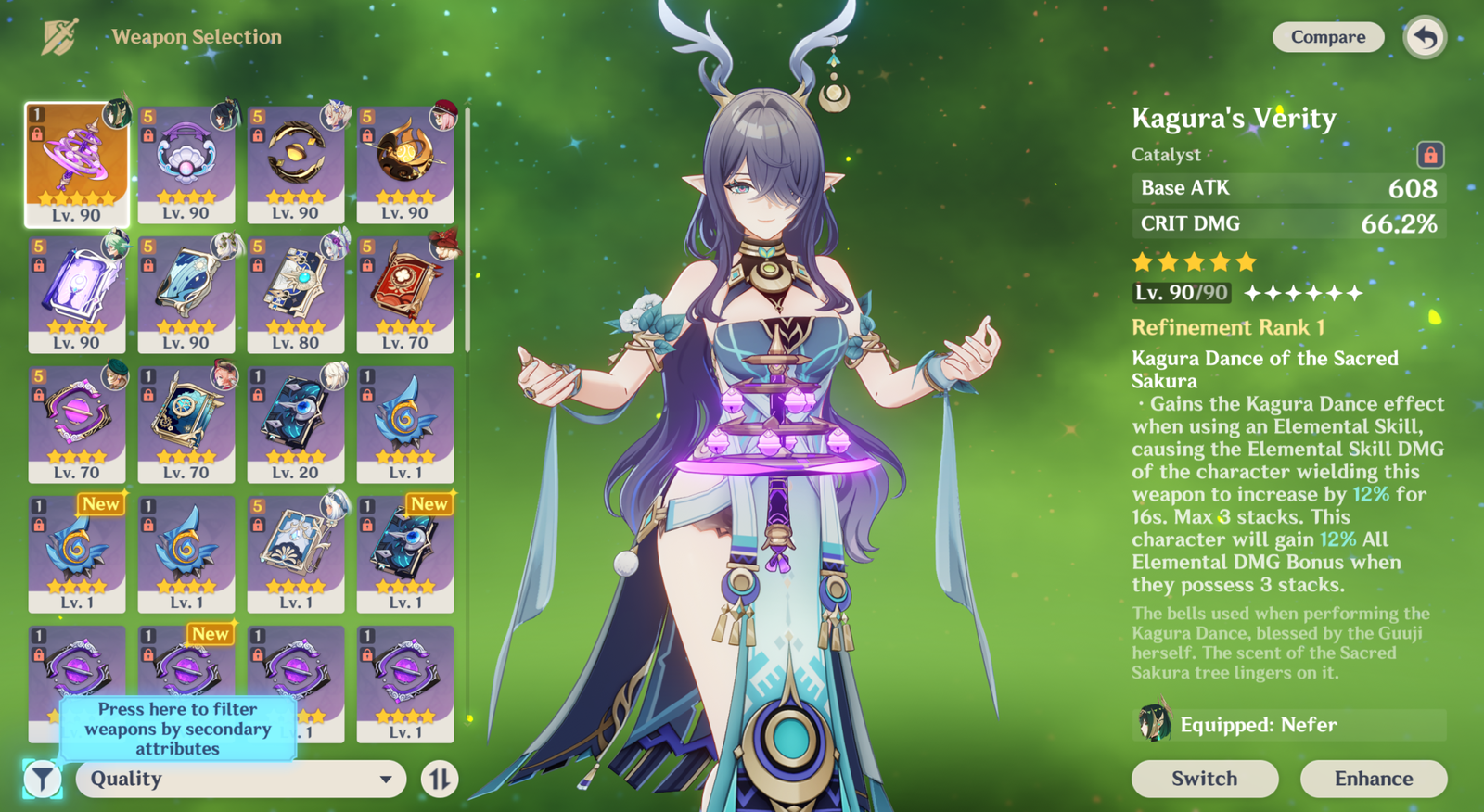Choose the blue whale book catalyst
Screen dimensions: 1484x812
[186, 295]
